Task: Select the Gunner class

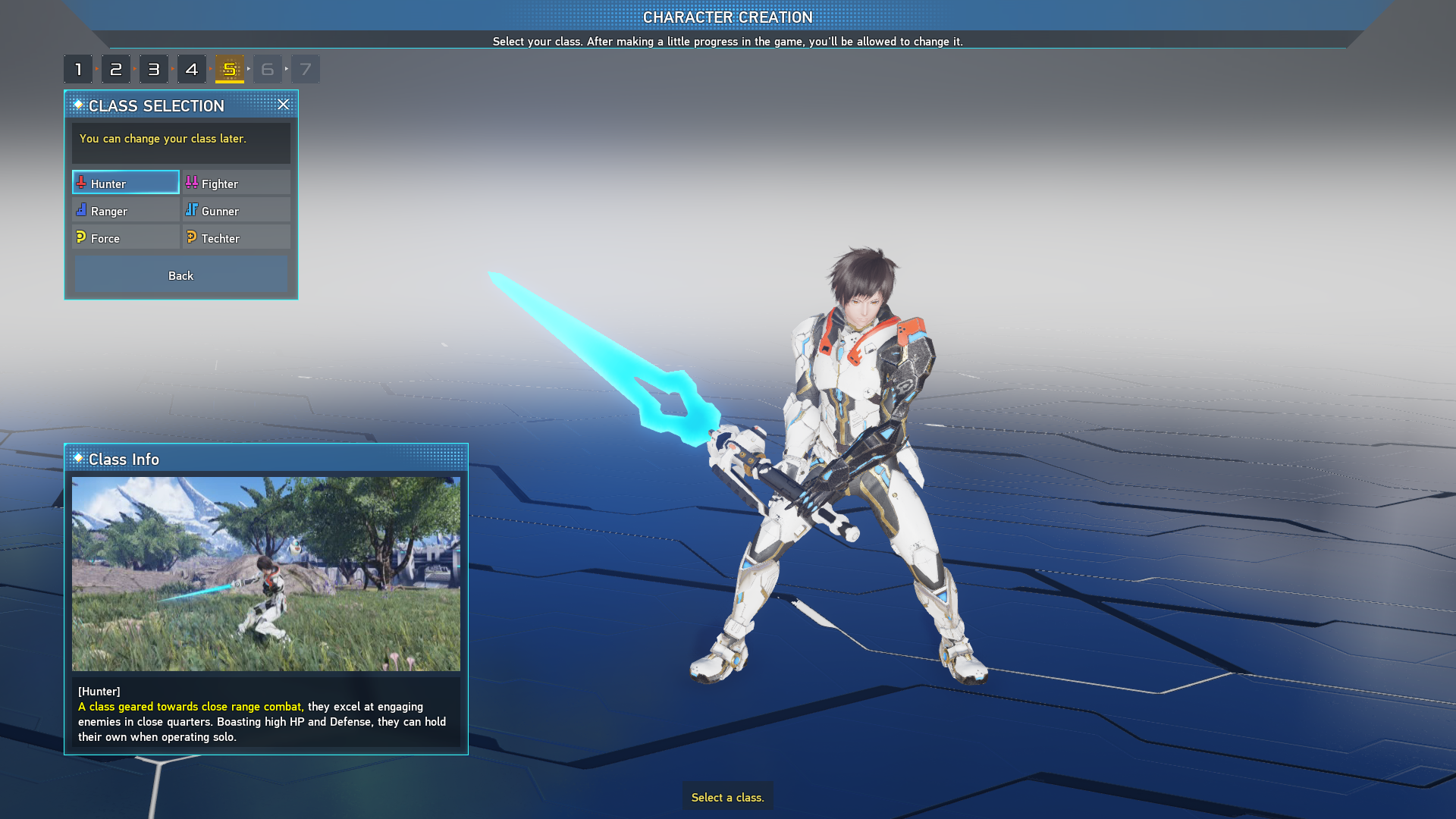Action: click(x=236, y=210)
